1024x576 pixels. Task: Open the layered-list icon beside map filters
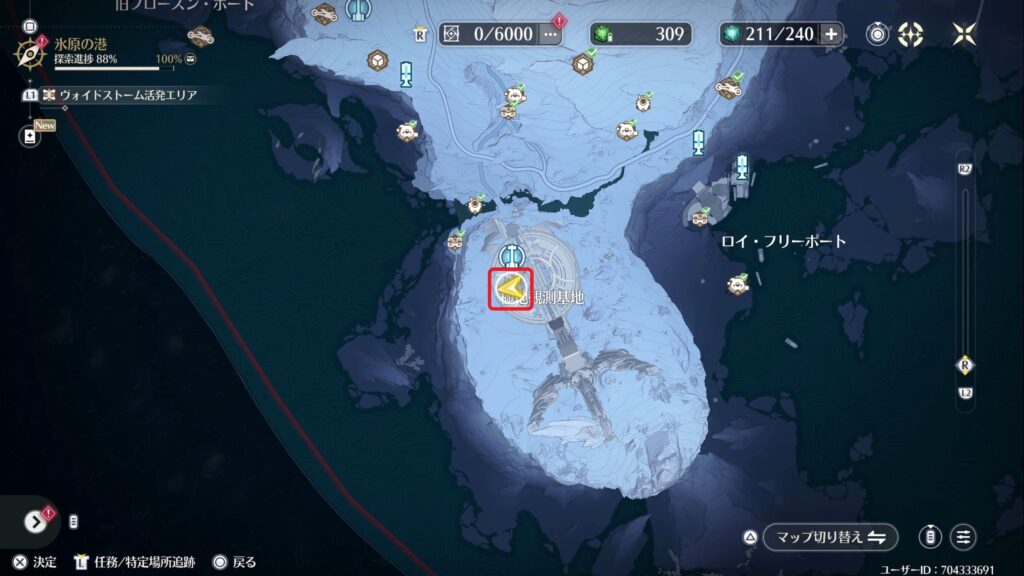click(x=931, y=537)
